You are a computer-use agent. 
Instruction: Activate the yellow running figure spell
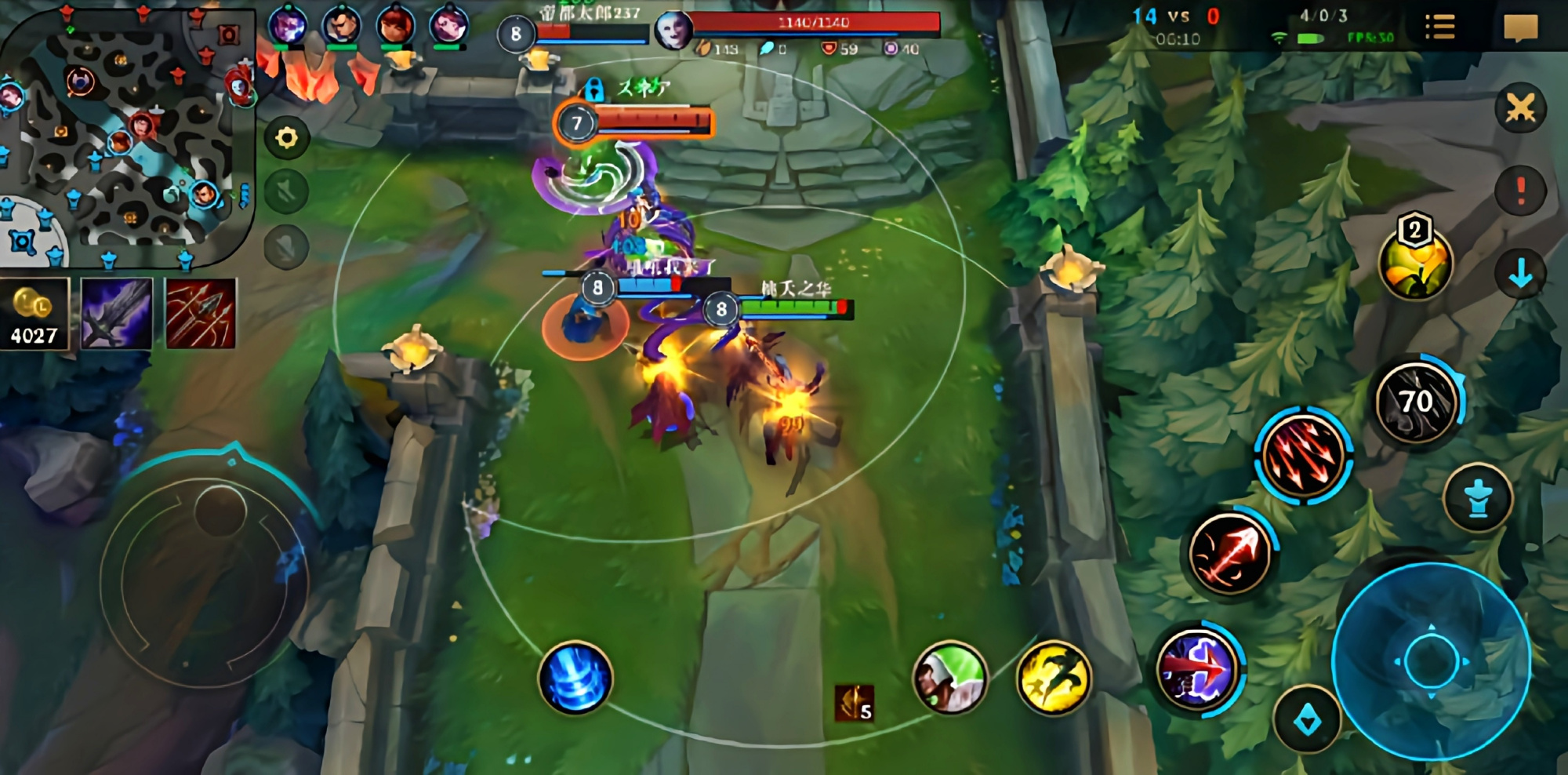(x=1054, y=678)
